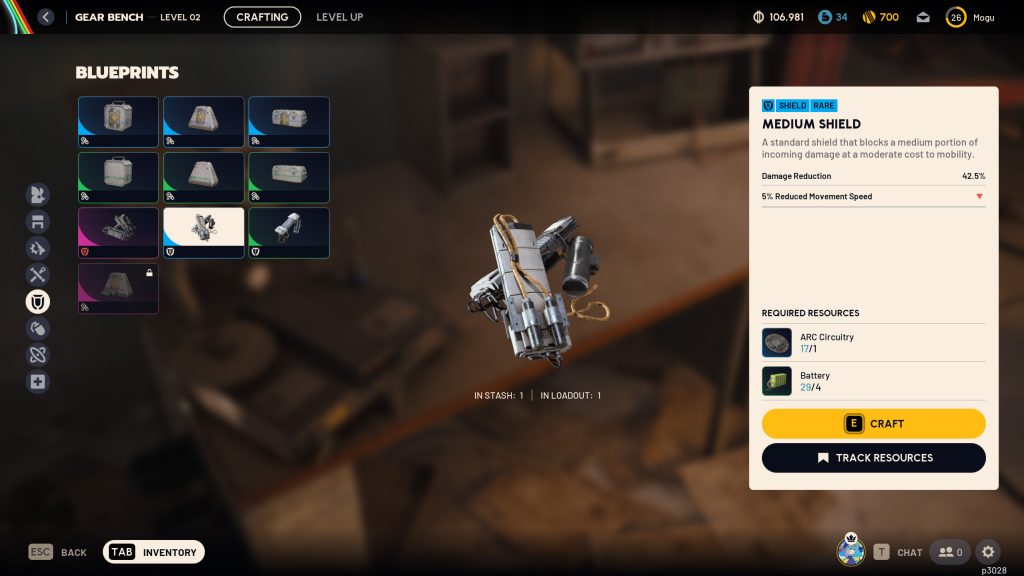This screenshot has height=576, width=1024.
Task: Open the mail envelope icon
Action: pyautogui.click(x=923, y=17)
